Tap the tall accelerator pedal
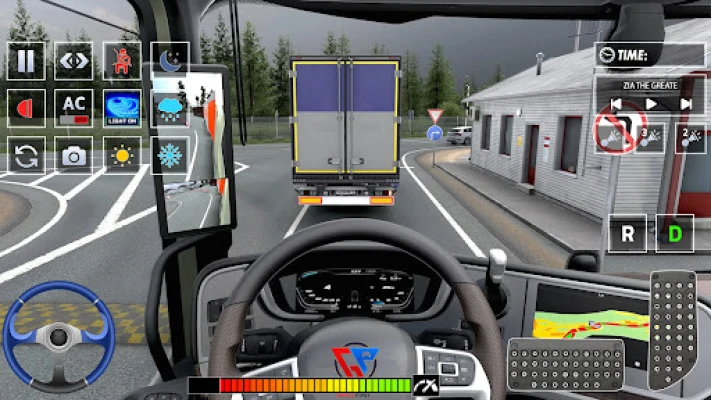 point(673,329)
